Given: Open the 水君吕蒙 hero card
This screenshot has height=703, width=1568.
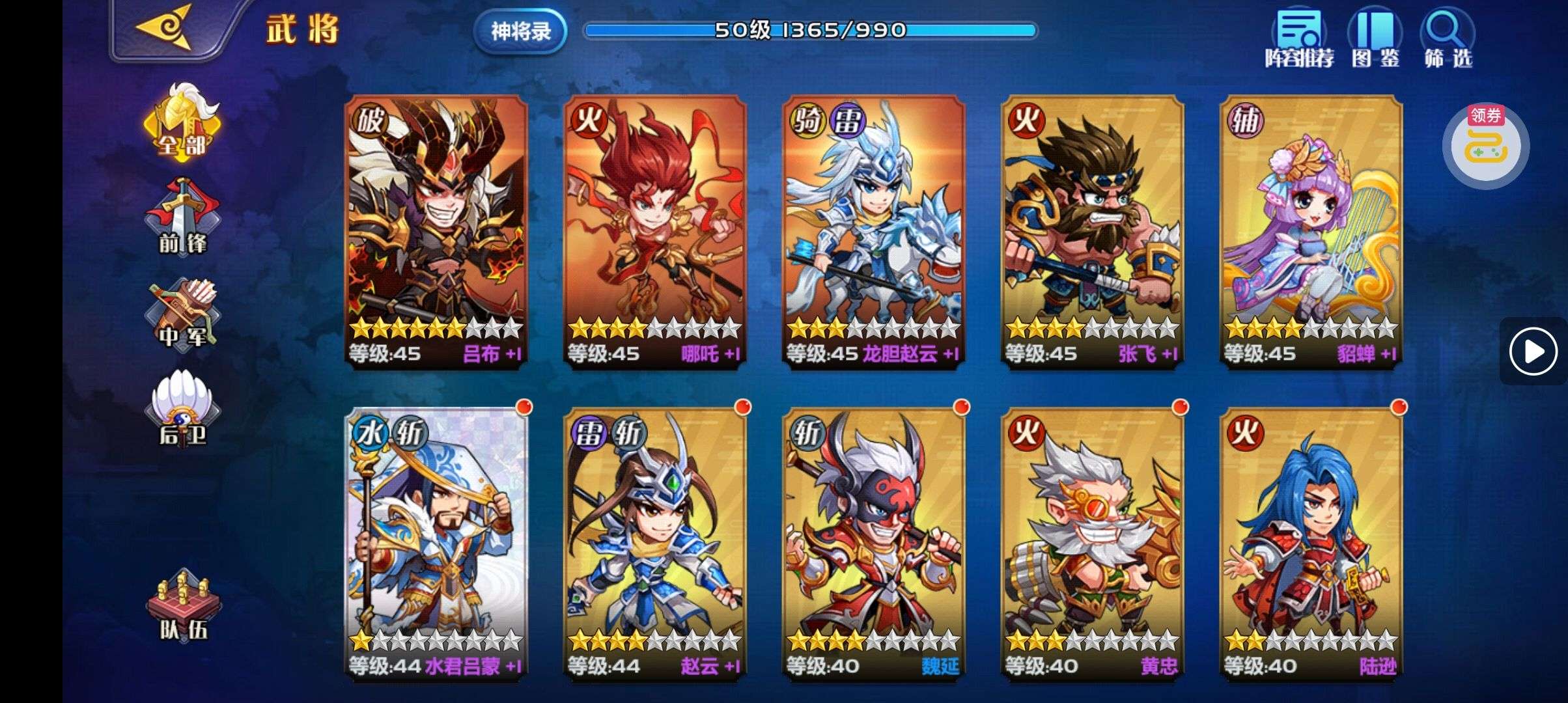Looking at the screenshot, I should (x=436, y=544).
